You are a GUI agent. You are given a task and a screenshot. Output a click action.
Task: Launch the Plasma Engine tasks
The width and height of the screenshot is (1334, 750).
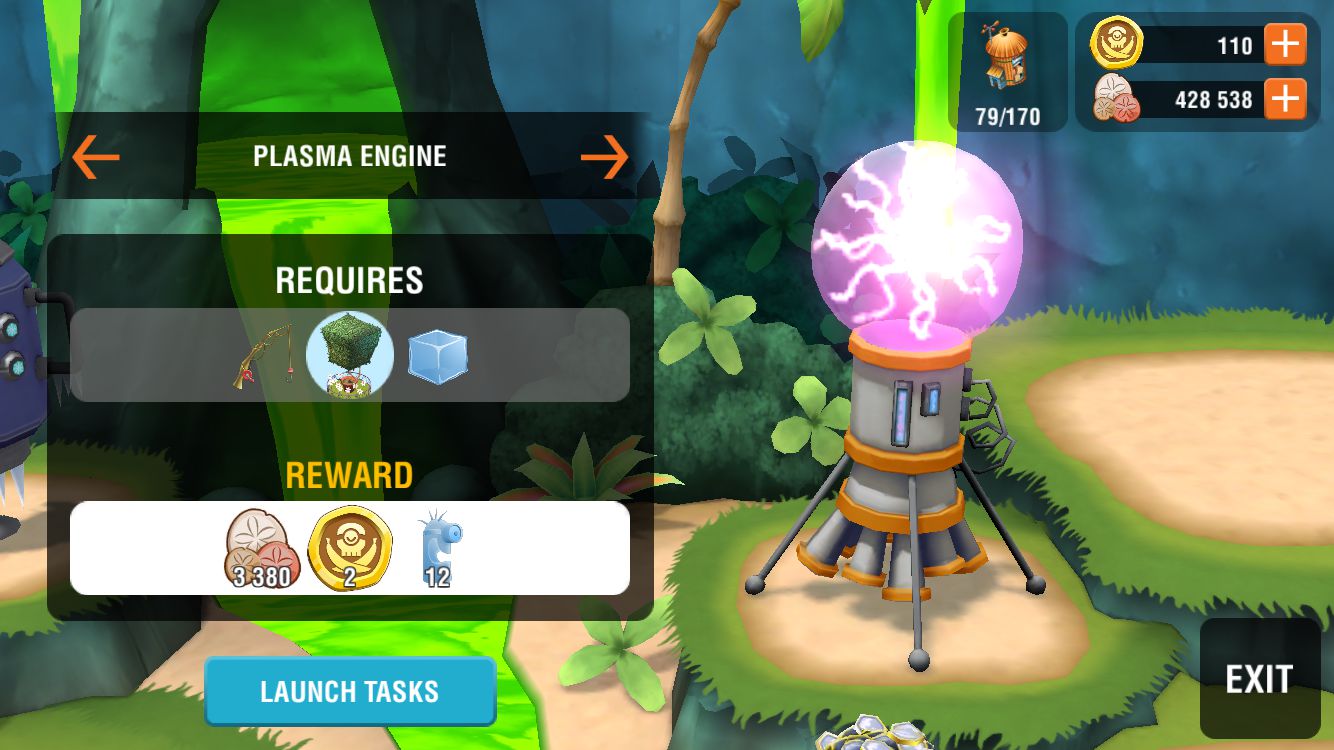pyautogui.click(x=350, y=691)
